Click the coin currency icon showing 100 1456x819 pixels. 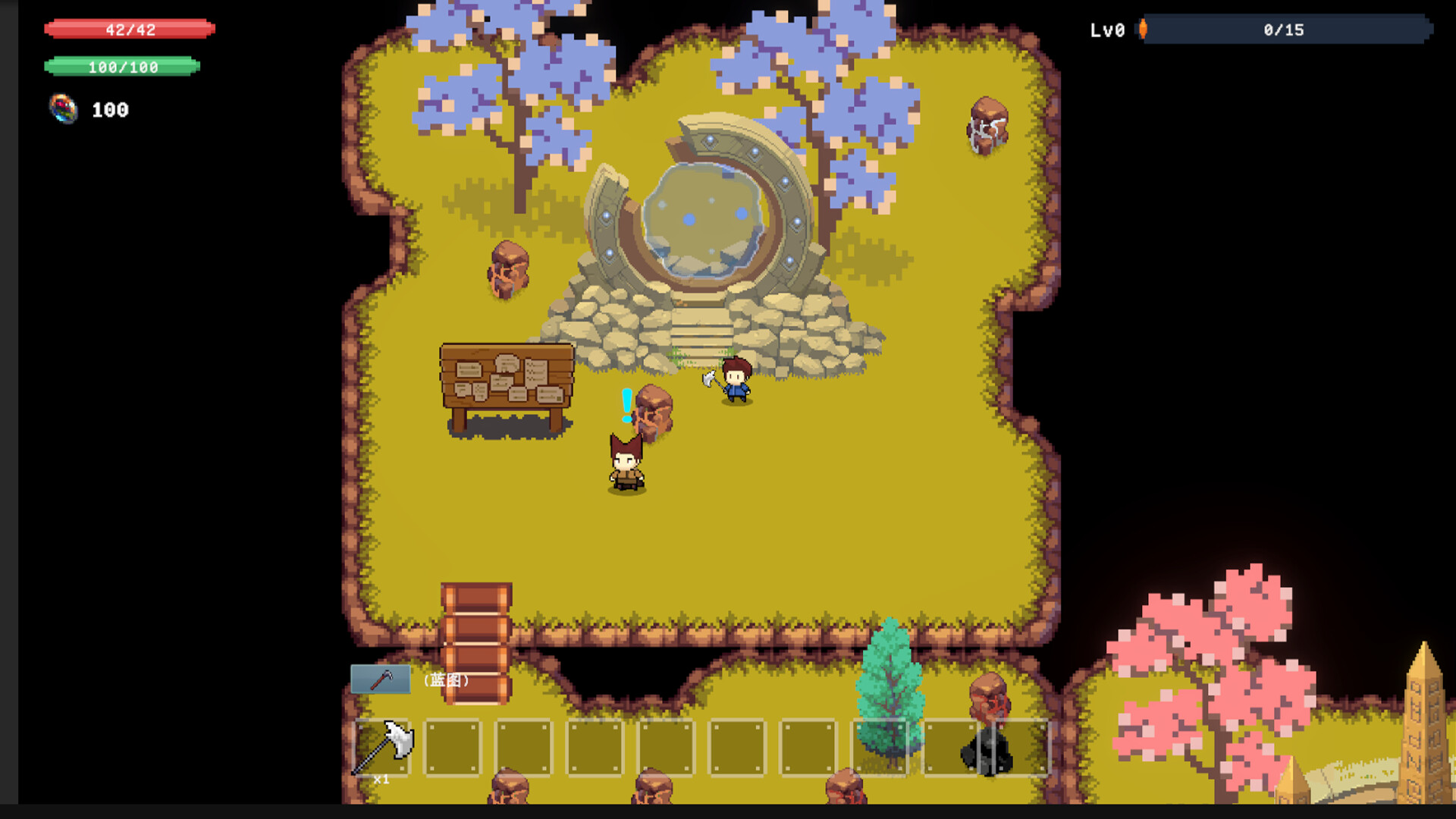(63, 109)
